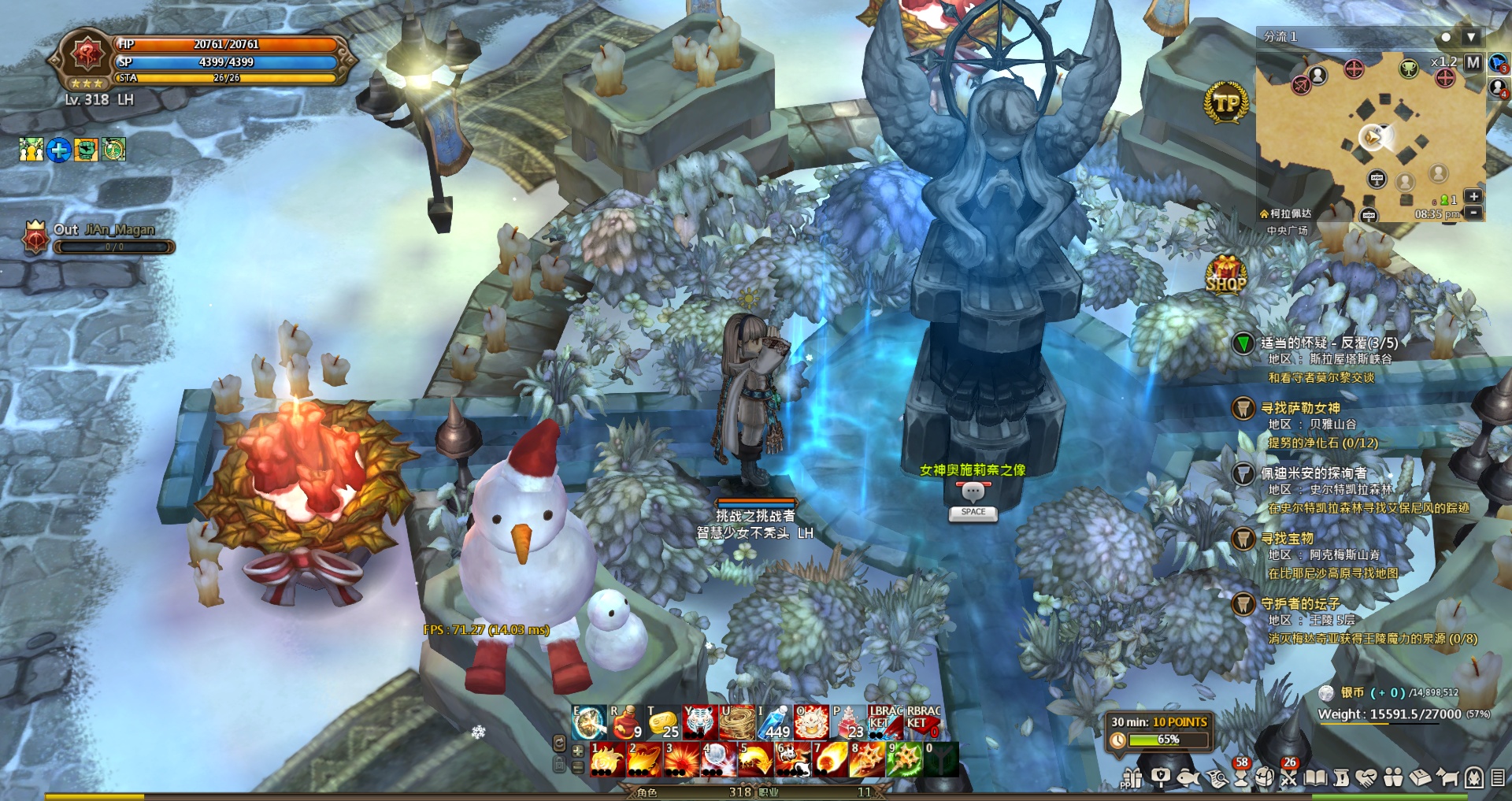Image resolution: width=1512 pixels, height=801 pixels.
Task: Use the blue crystal item with 449 count
Action: [x=774, y=722]
